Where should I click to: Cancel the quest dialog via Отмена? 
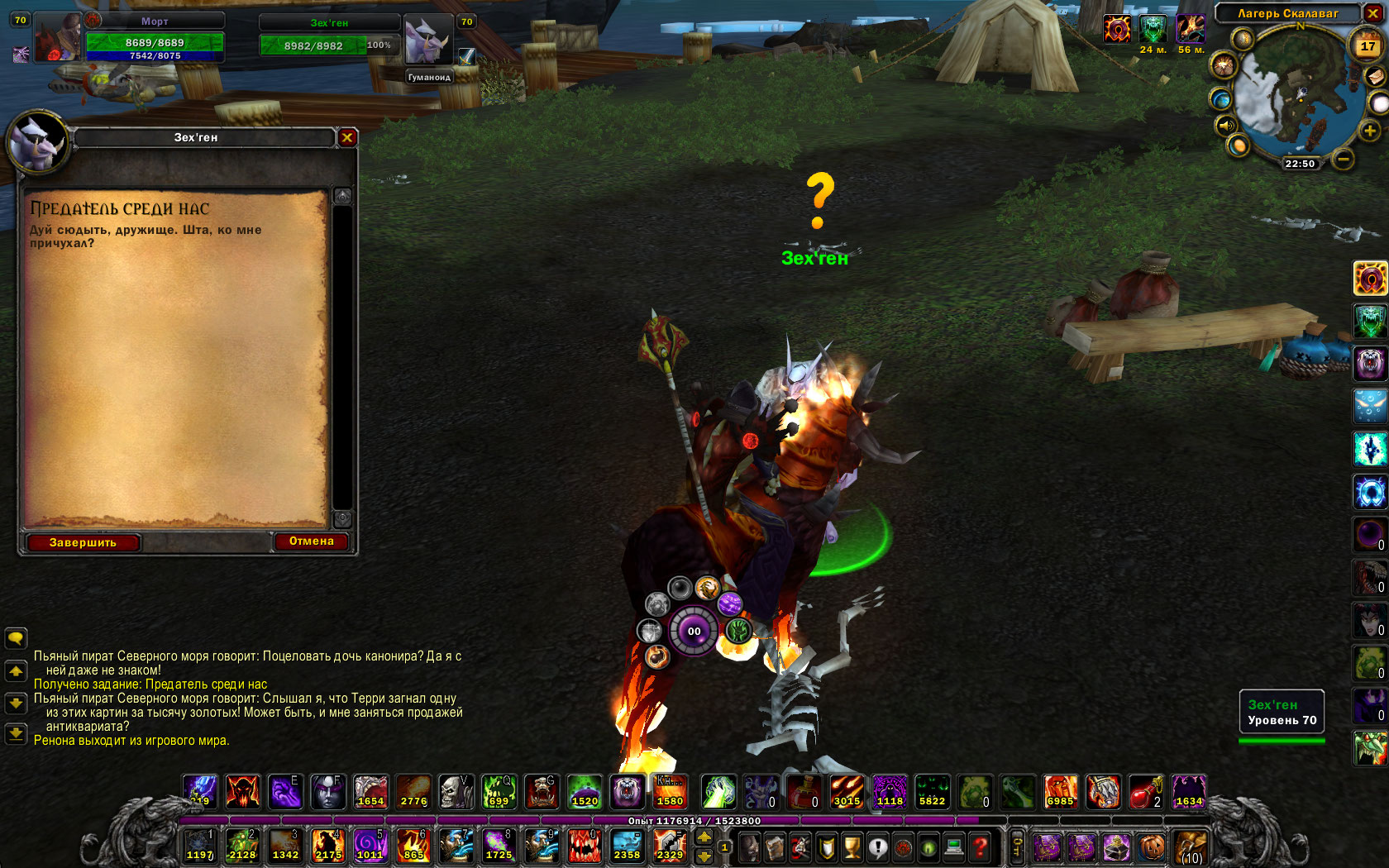[x=311, y=541]
